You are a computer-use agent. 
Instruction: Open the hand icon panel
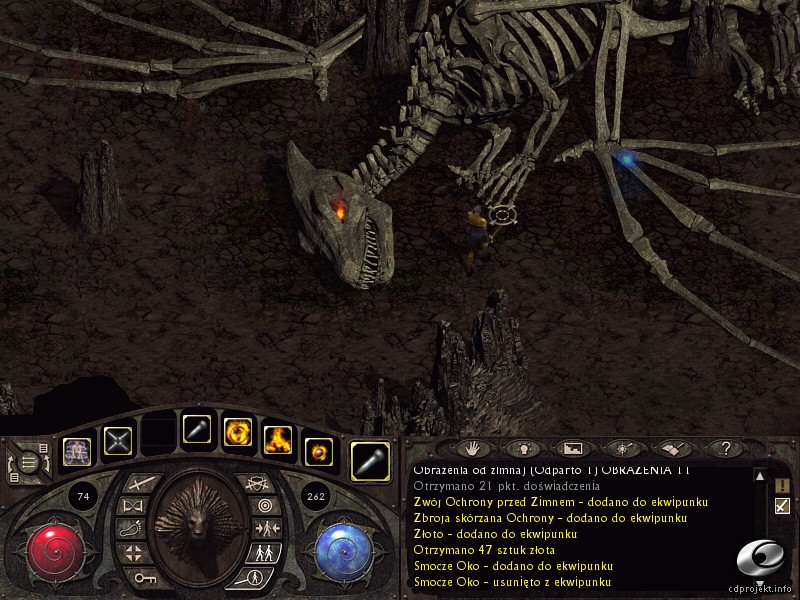476,448
